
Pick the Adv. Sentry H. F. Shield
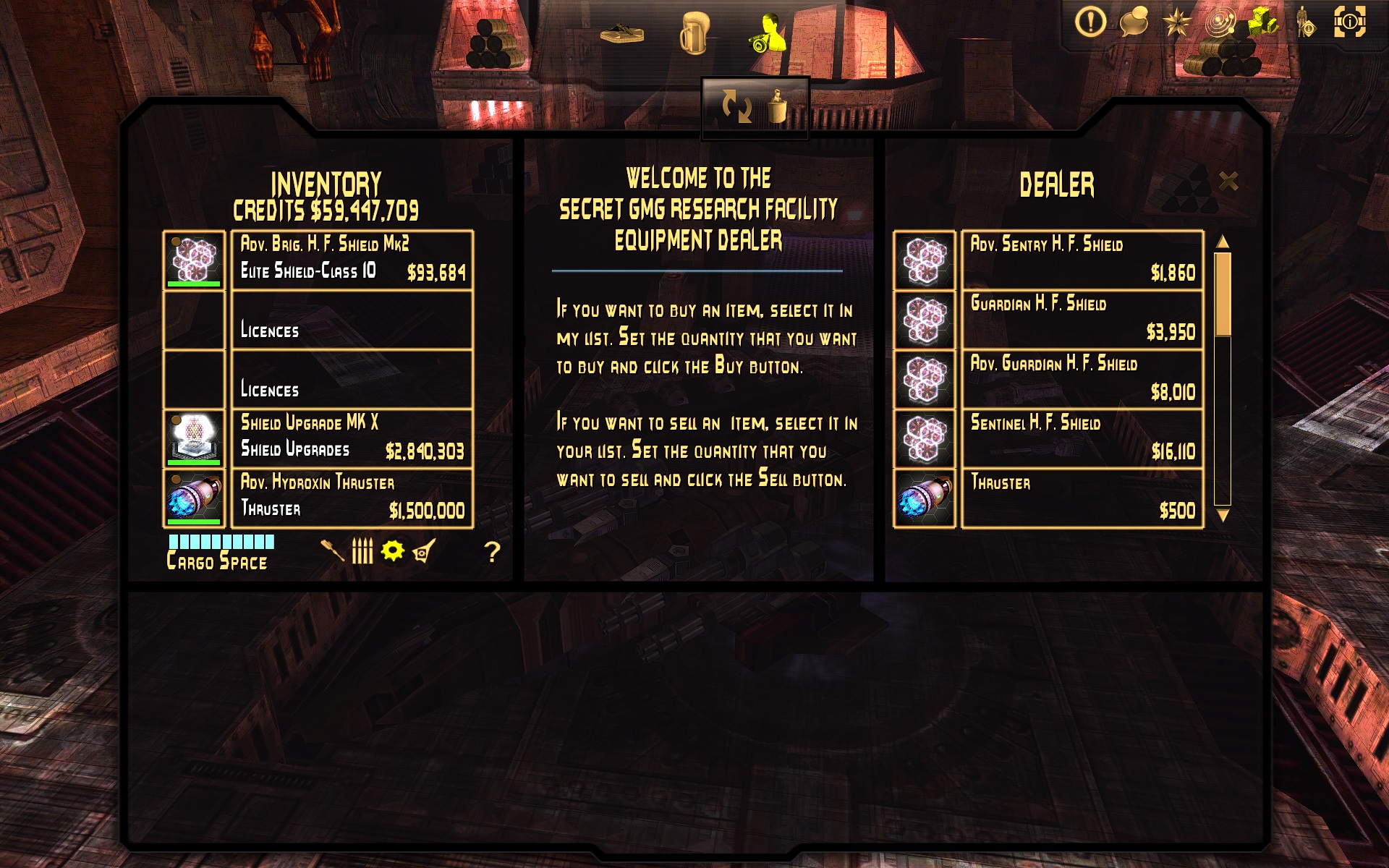point(1082,260)
